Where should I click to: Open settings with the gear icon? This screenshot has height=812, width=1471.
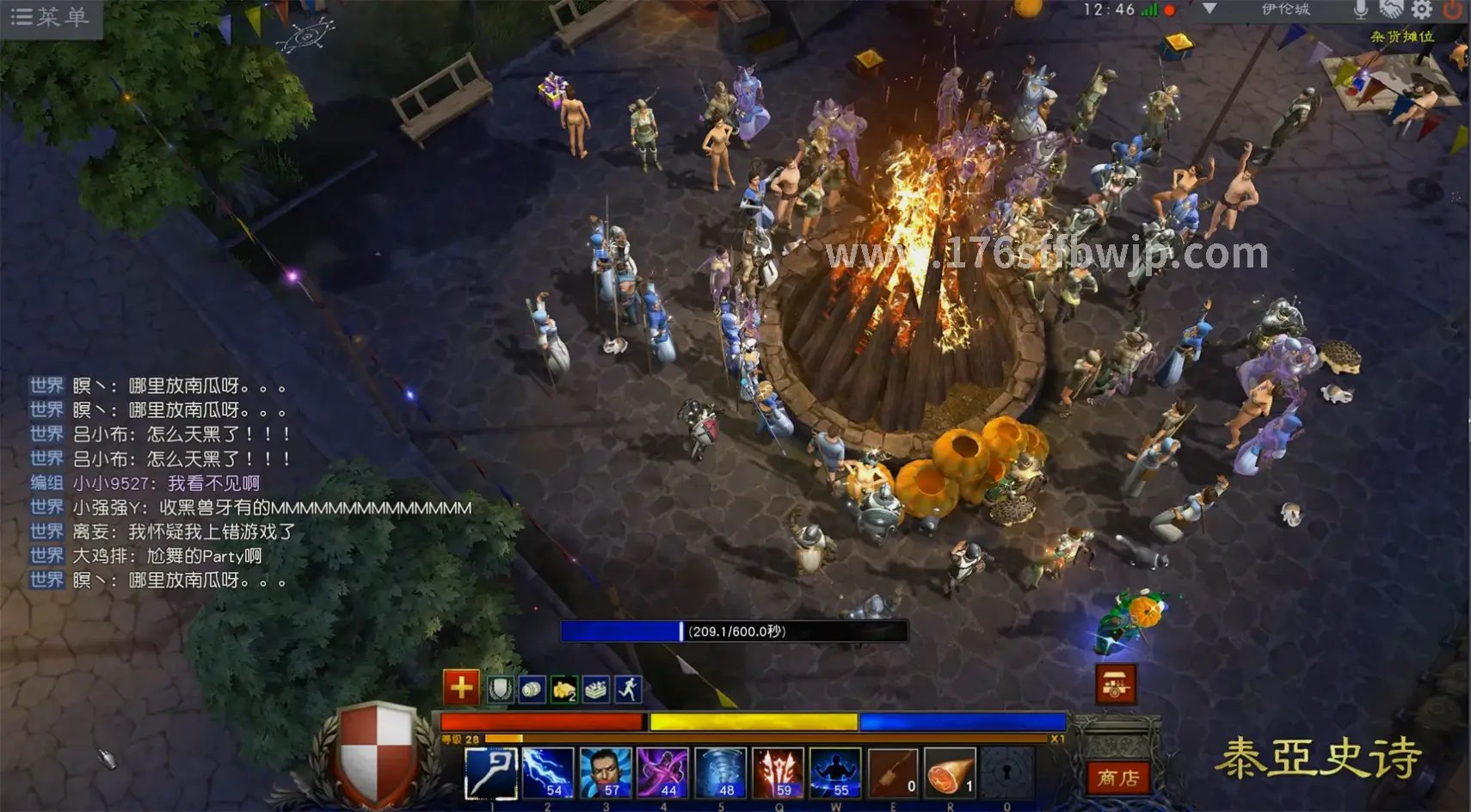(1421, 9)
